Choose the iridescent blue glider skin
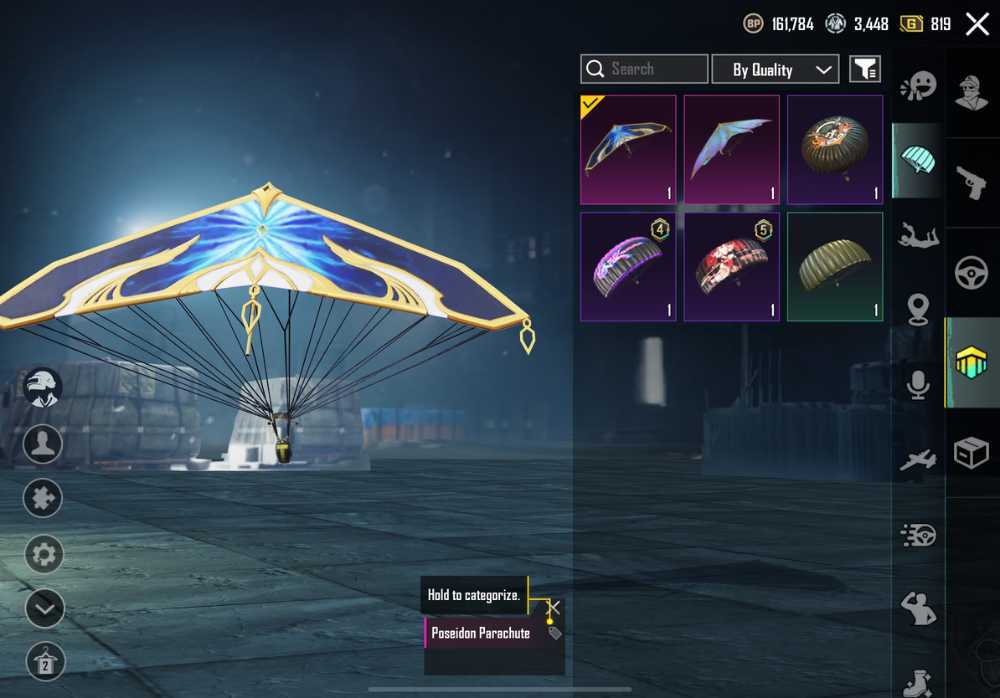The width and height of the screenshot is (1000, 698). [x=732, y=149]
